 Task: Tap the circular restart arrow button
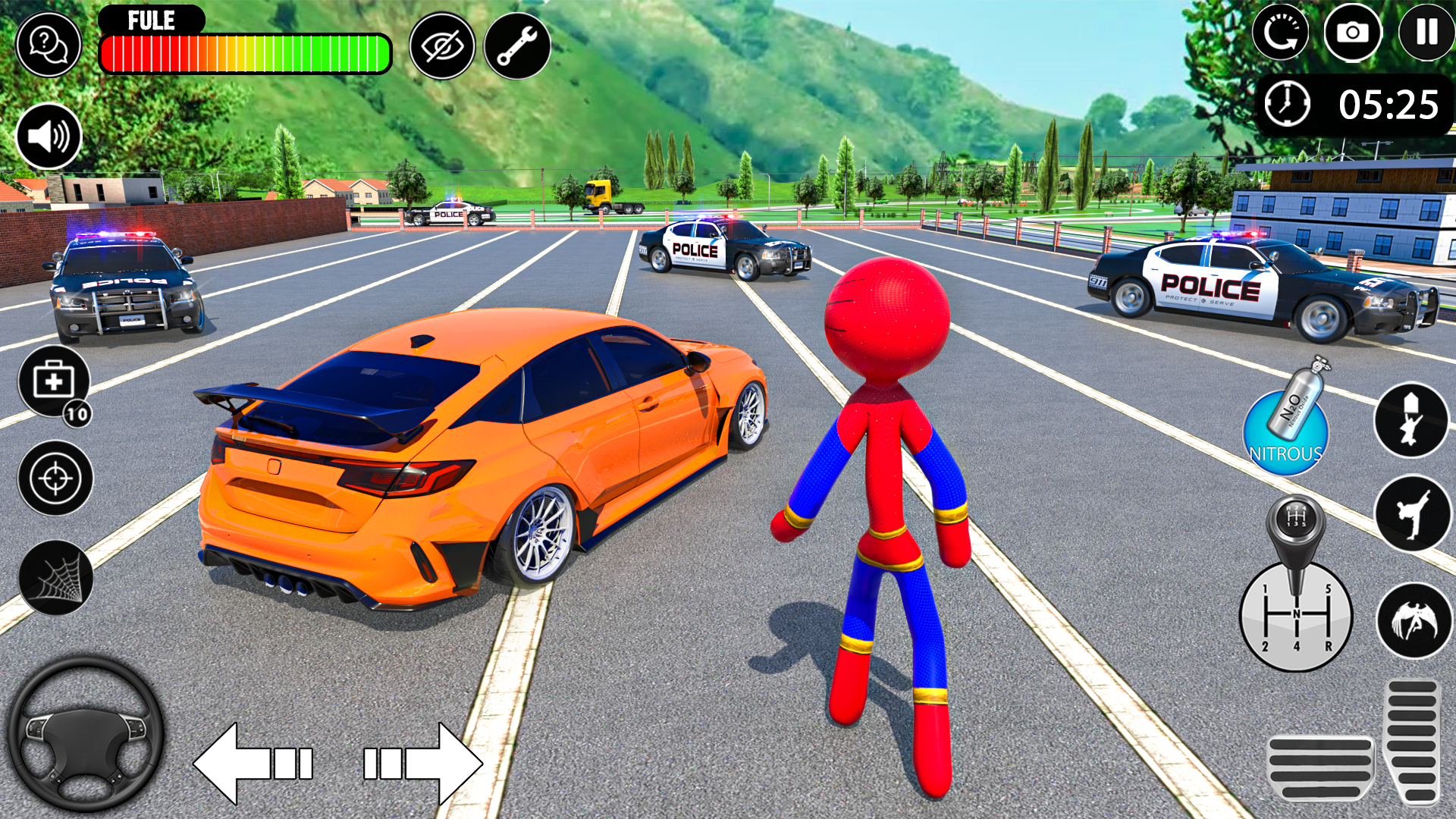click(x=1280, y=33)
